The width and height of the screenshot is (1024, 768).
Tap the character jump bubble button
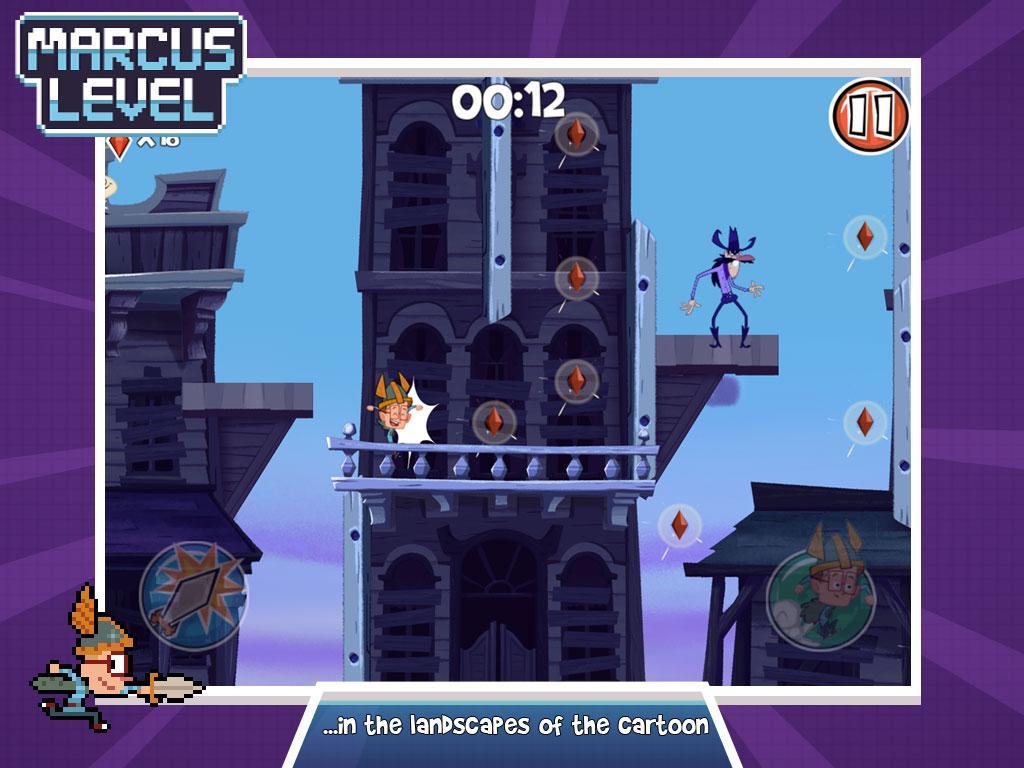point(820,599)
